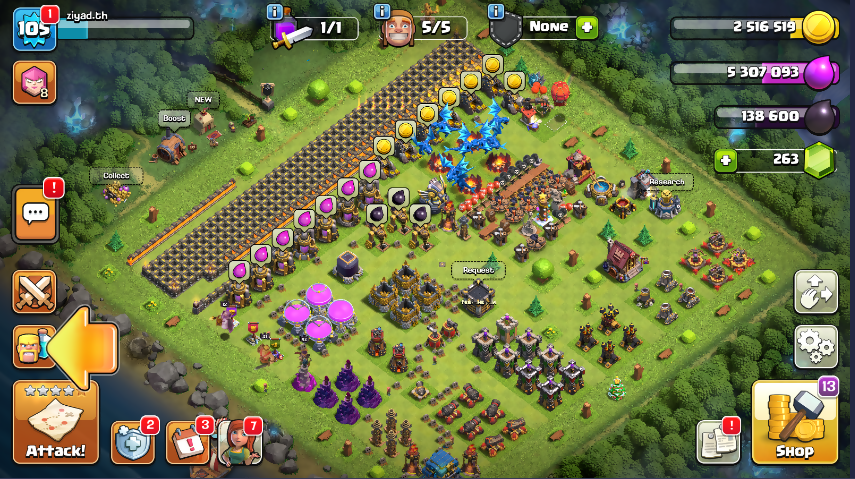The height and width of the screenshot is (479, 855).
Task: Open the papers news icon
Action: pos(717,441)
